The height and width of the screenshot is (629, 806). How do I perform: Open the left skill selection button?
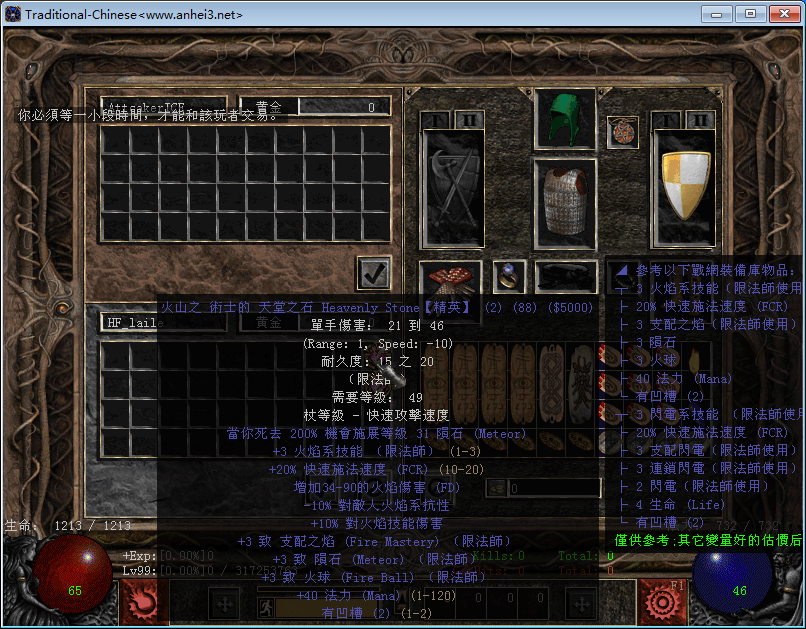(x=139, y=601)
